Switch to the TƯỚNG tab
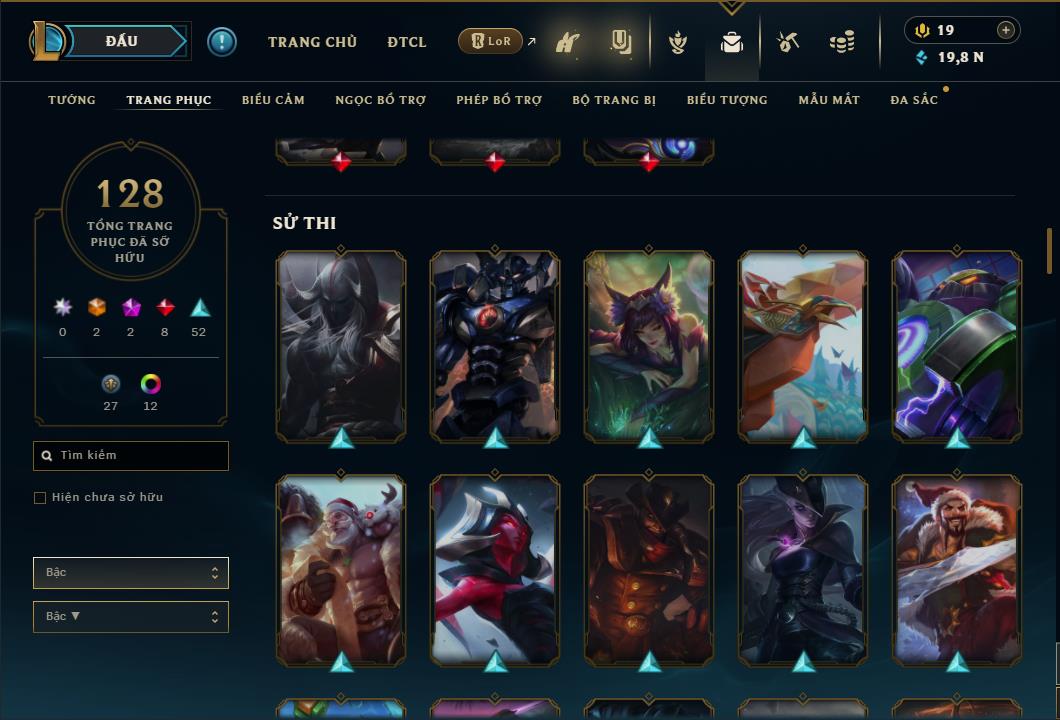Image resolution: width=1060 pixels, height=720 pixels. [x=72, y=100]
